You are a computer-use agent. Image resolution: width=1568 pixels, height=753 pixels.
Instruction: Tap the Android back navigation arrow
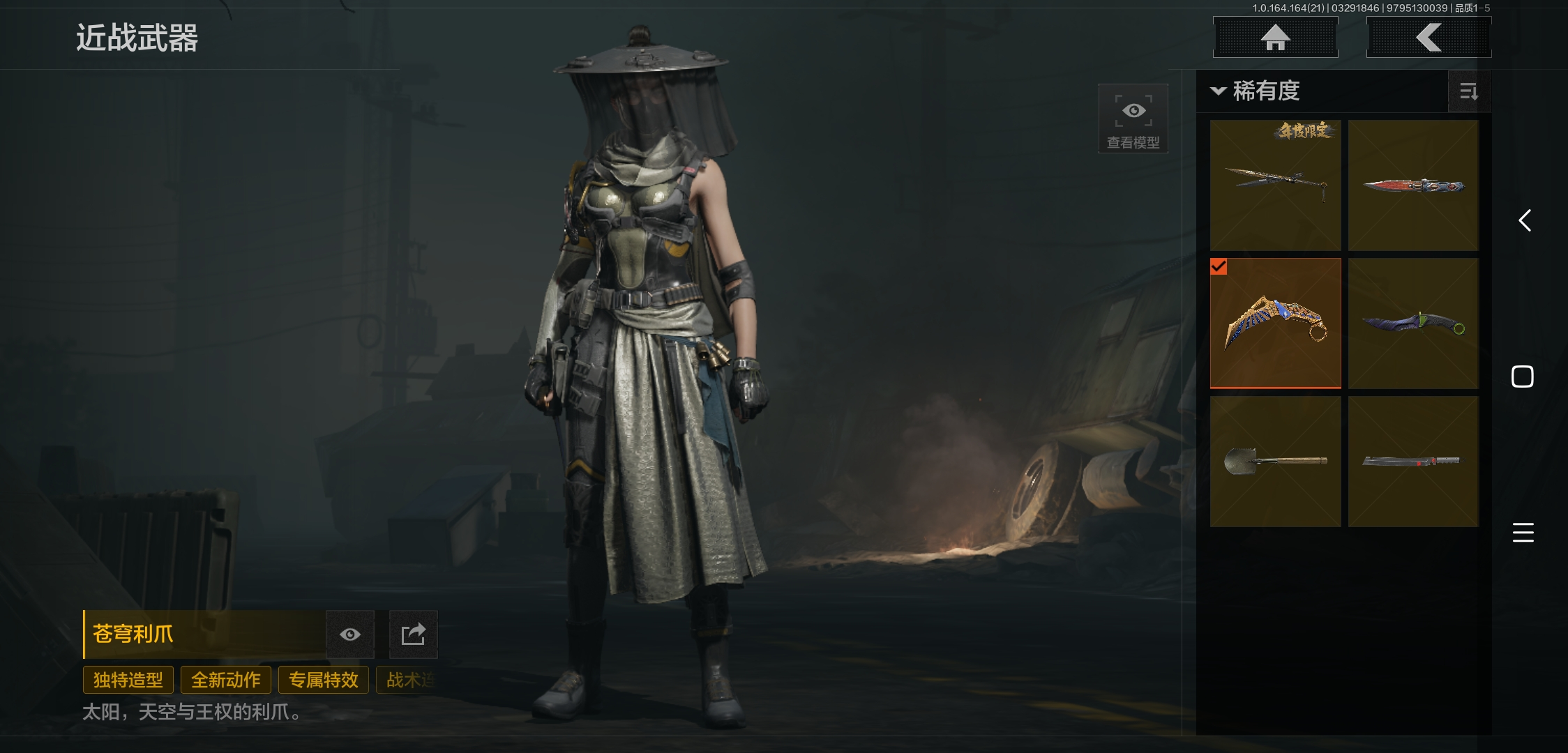click(1524, 221)
